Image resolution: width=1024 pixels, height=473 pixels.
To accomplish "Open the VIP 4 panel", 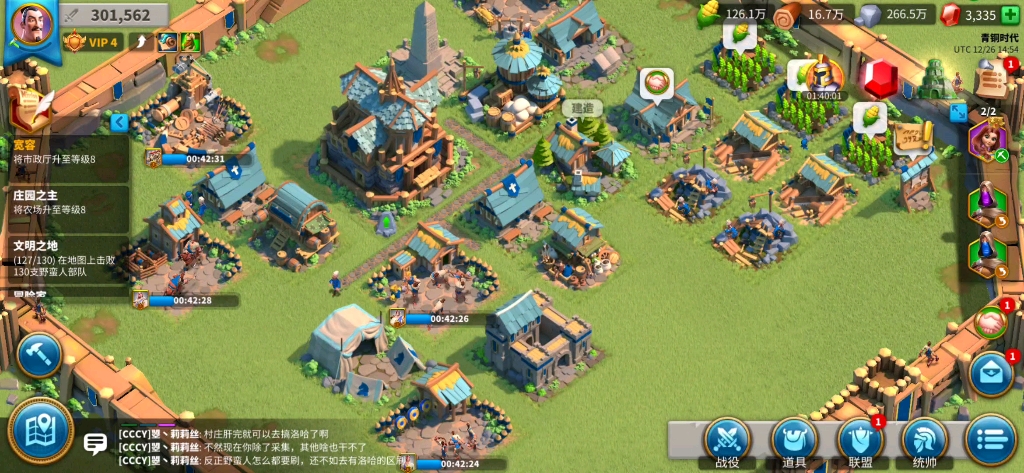I will (x=92, y=42).
